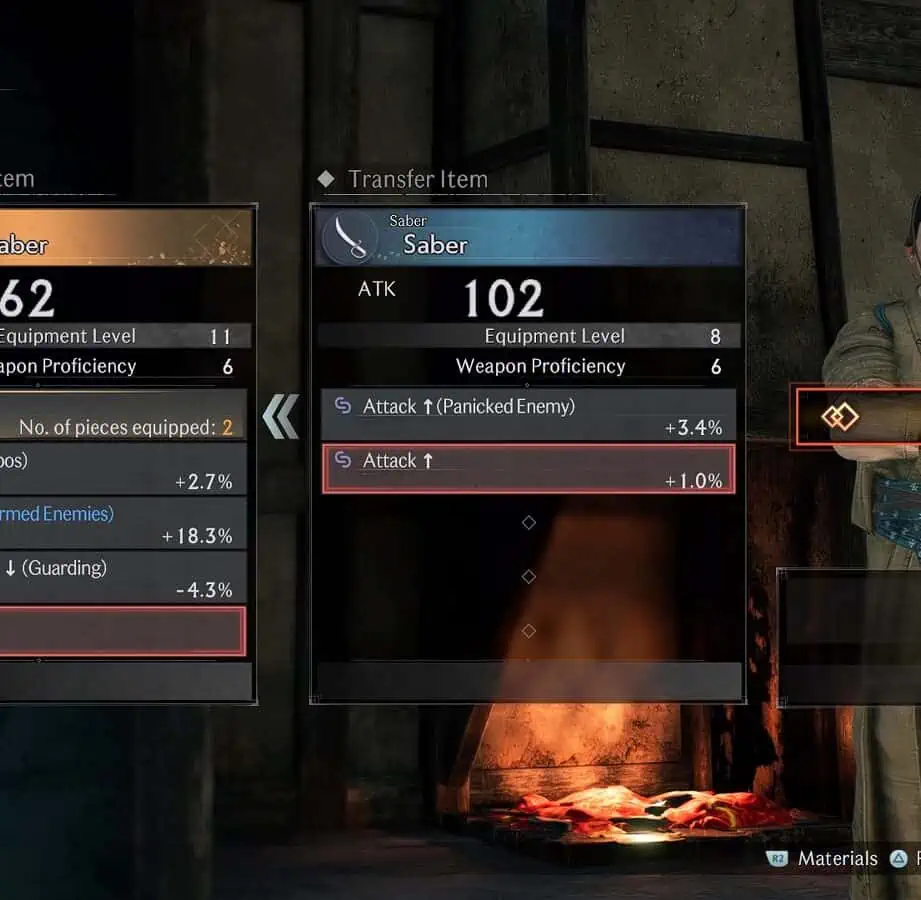This screenshot has height=900, width=921.
Task: Click the orange double-diamond button
Action: pos(840,416)
